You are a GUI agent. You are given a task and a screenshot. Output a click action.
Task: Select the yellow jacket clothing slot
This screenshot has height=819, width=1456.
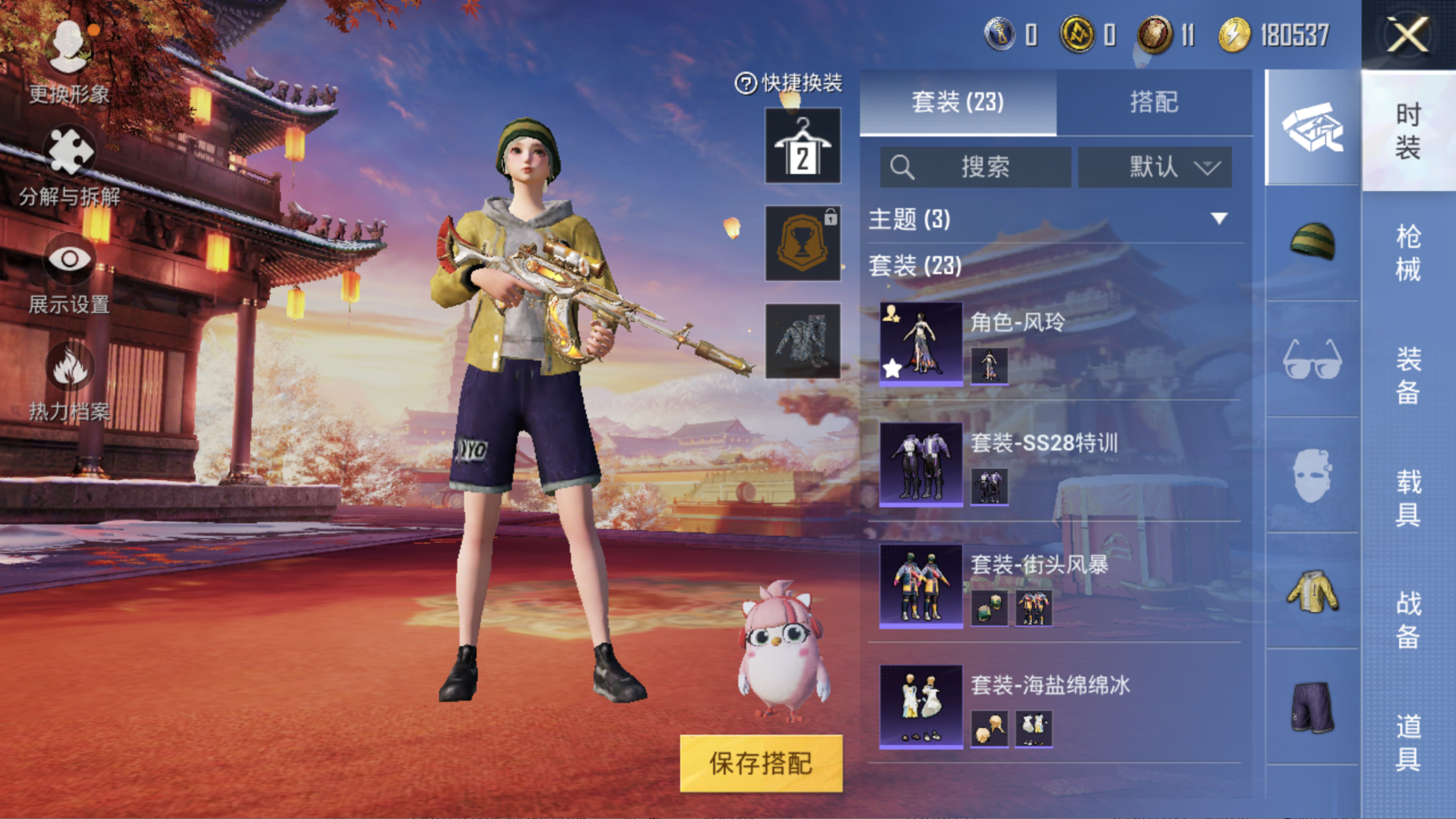1312,592
